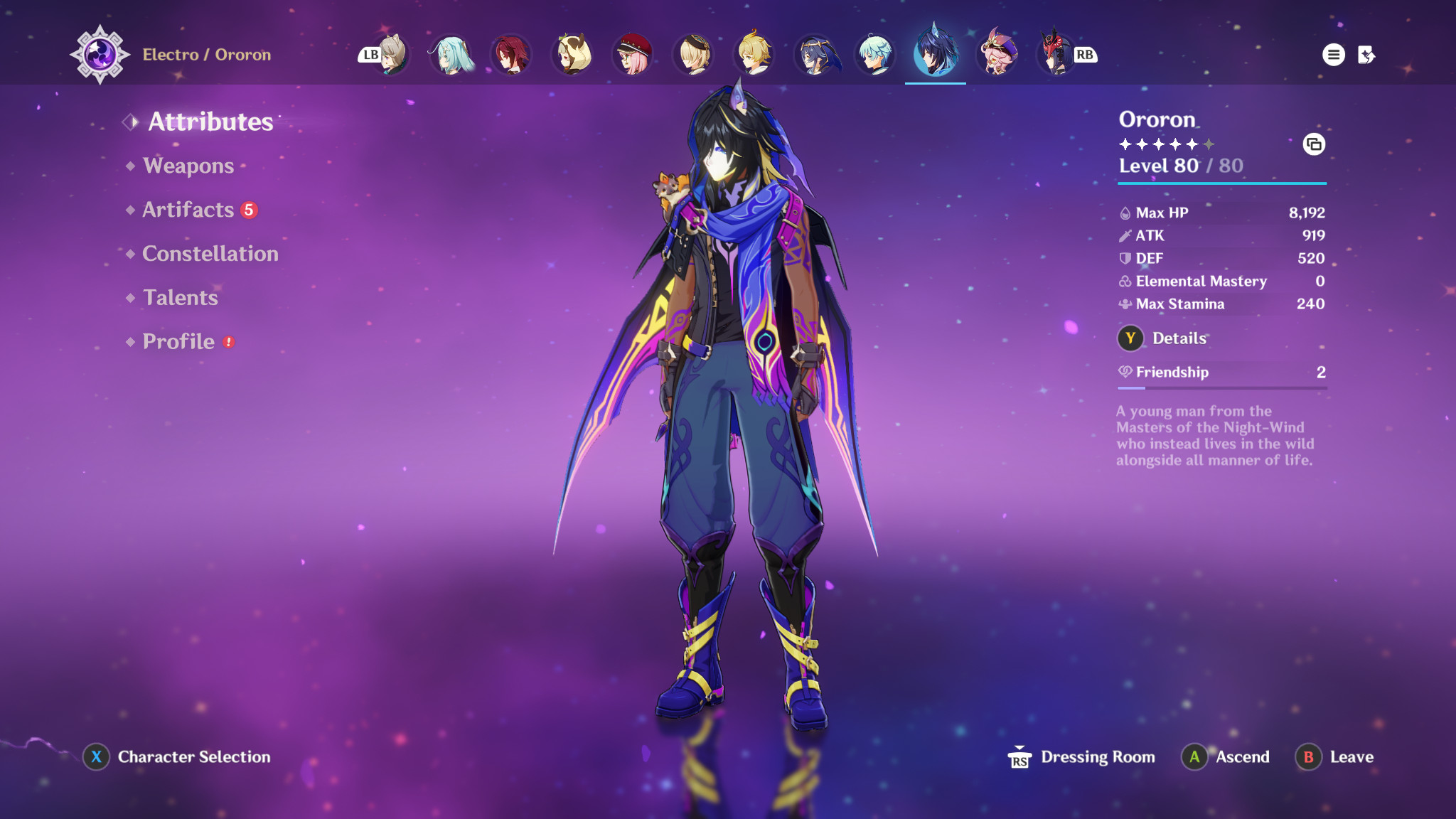
Task: View the Constellation section
Action: coord(210,254)
